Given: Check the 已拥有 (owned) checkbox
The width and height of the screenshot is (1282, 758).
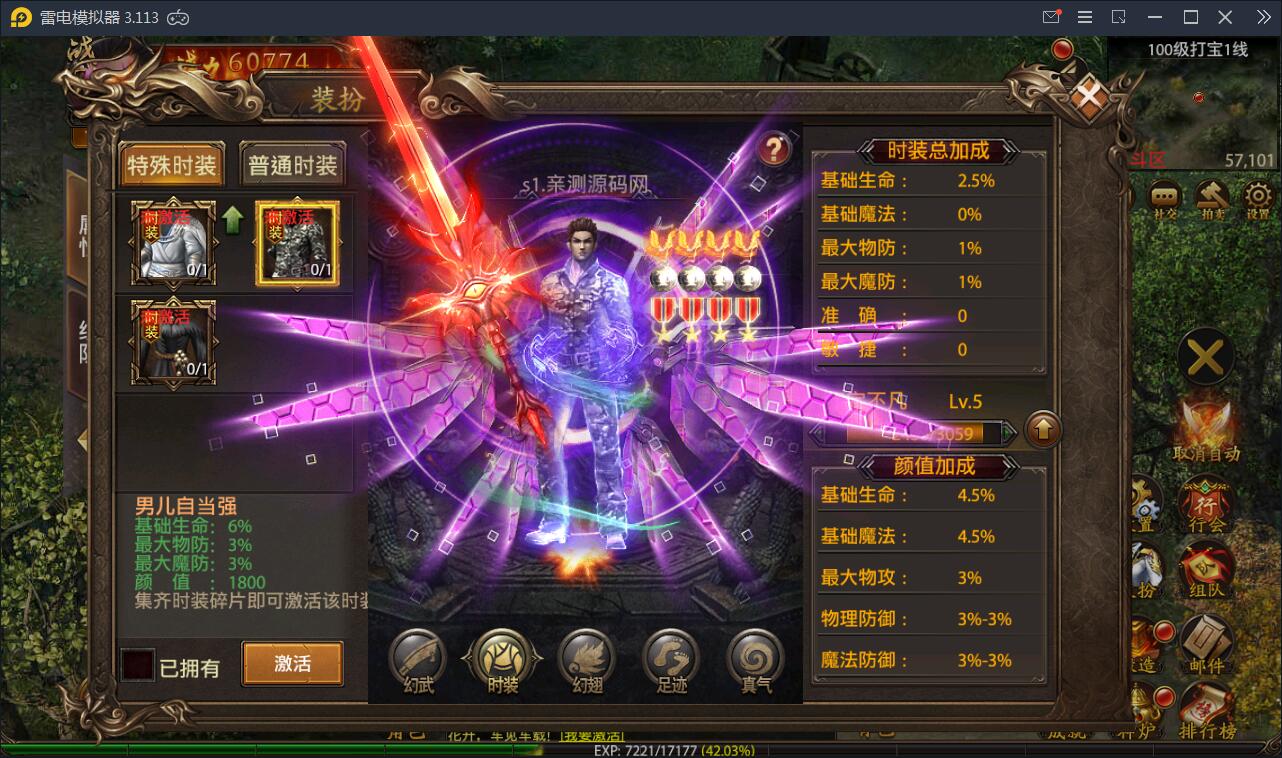Looking at the screenshot, I should (137, 663).
